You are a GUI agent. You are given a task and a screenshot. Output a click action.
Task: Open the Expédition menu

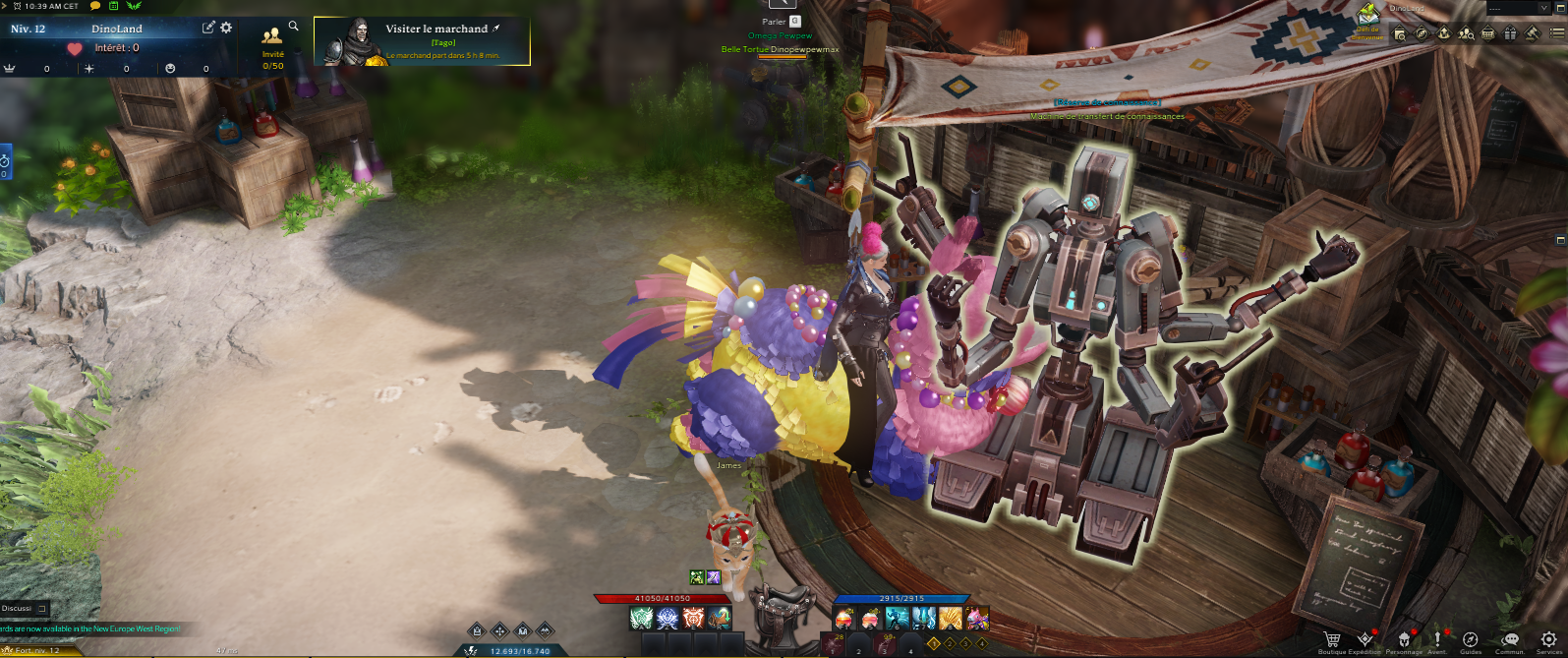(1365, 640)
